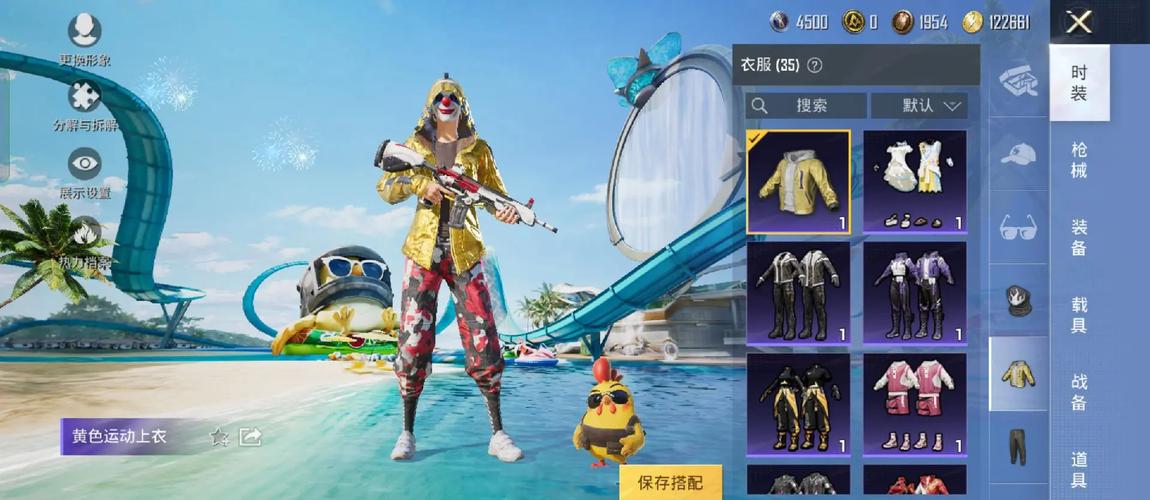Open the 枪械 tab

(1079, 160)
